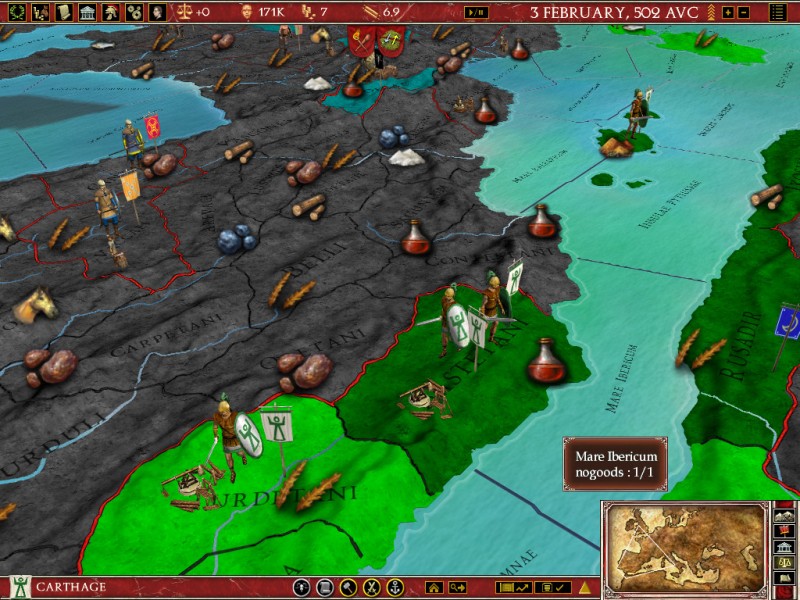Open the main menu list button
The width and height of the screenshot is (800, 600).
coord(778,12)
